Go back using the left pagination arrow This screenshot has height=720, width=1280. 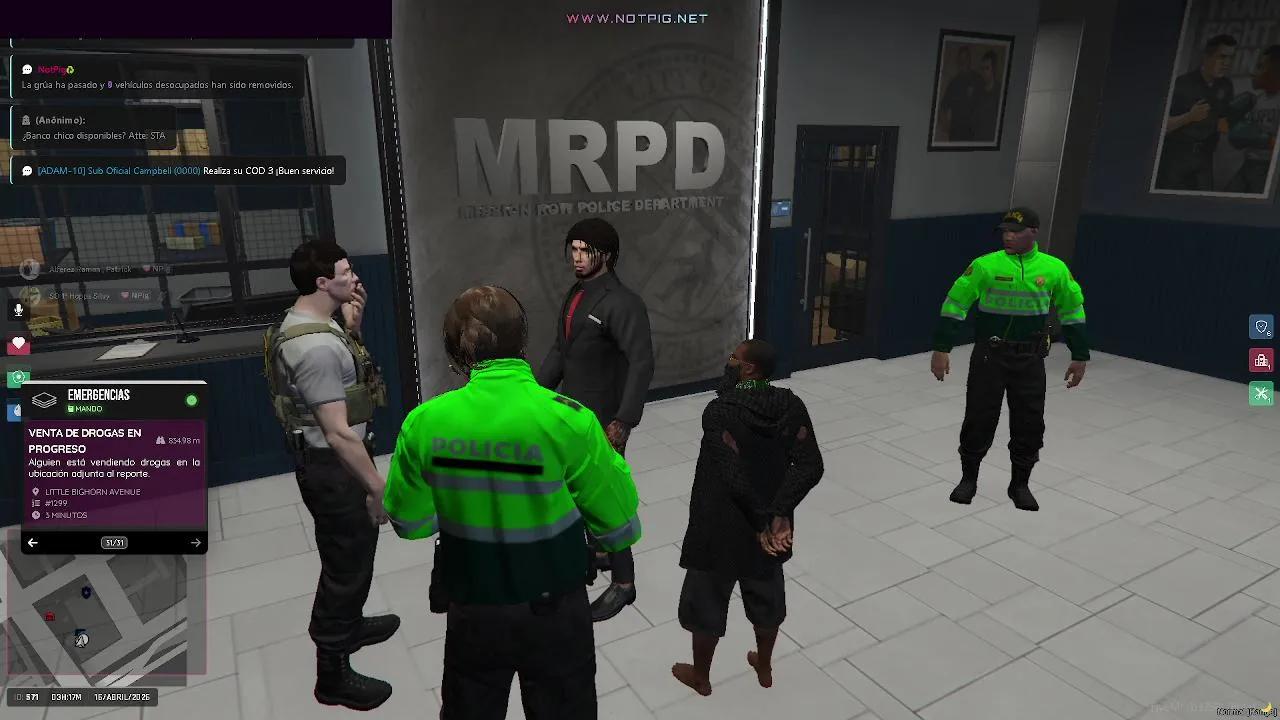(32, 542)
